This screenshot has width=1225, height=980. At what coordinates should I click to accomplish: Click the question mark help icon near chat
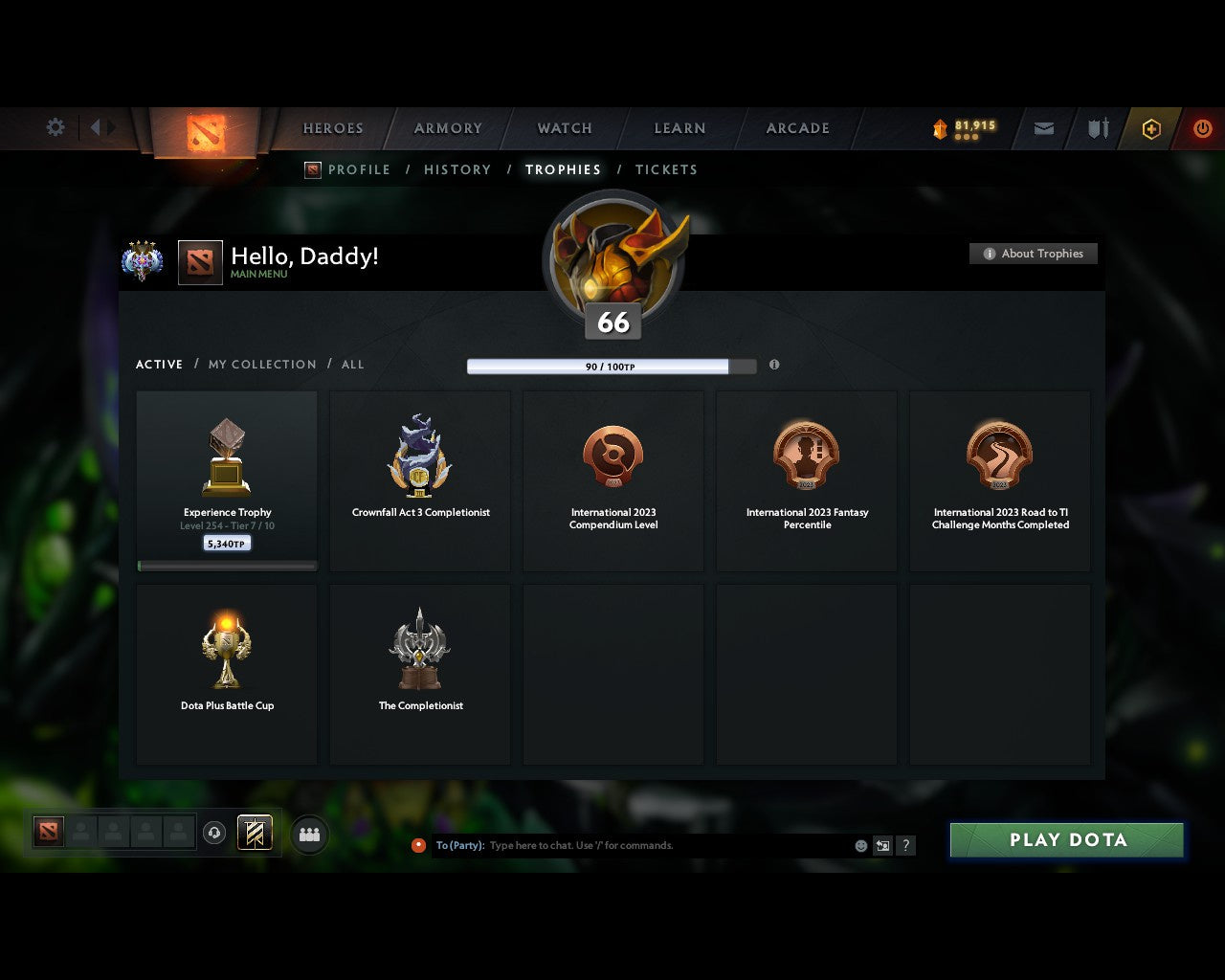(x=905, y=845)
